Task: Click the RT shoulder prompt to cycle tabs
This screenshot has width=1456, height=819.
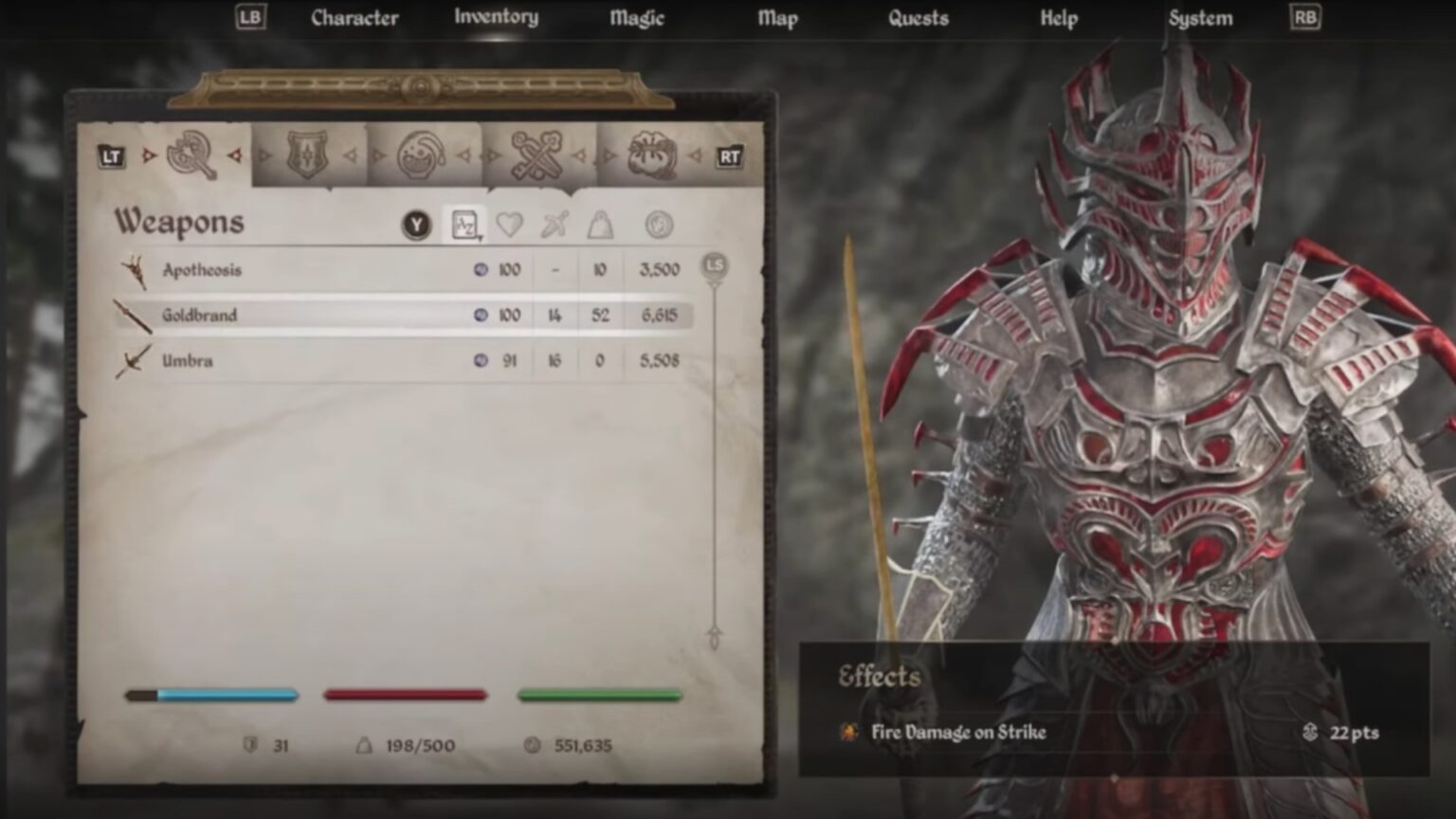Action: 728,157
